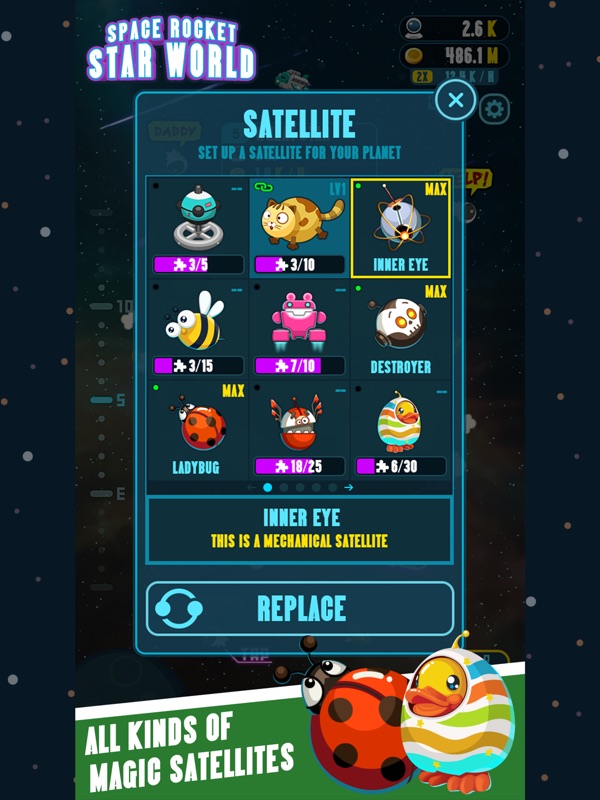
Task: Choose the Destroyer skull satellite
Action: point(401,329)
